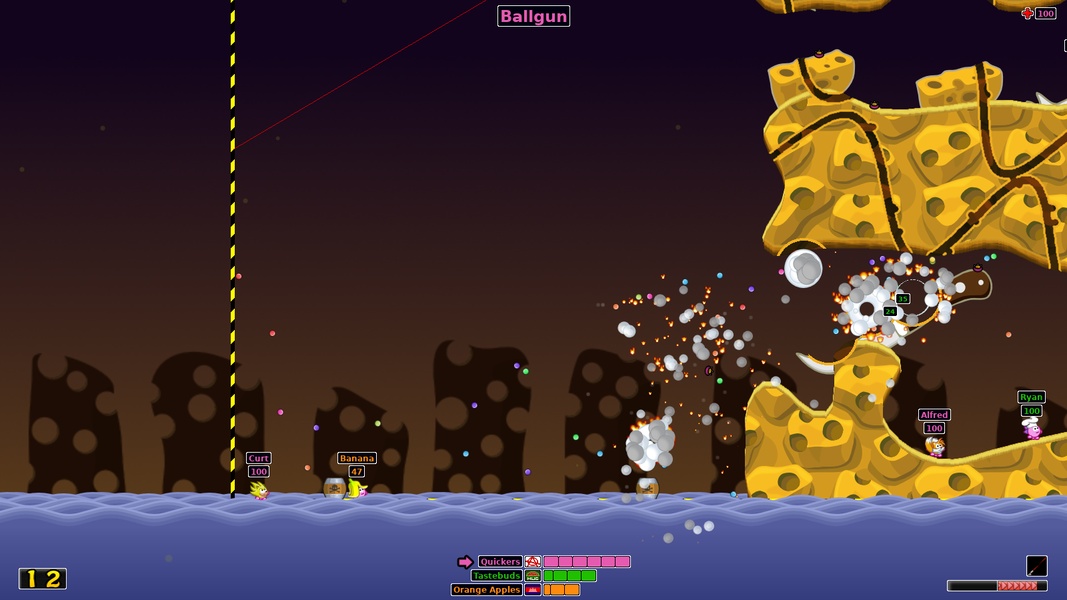Select the Orange Apples team row
The width and height of the screenshot is (1067, 600).
[487, 590]
